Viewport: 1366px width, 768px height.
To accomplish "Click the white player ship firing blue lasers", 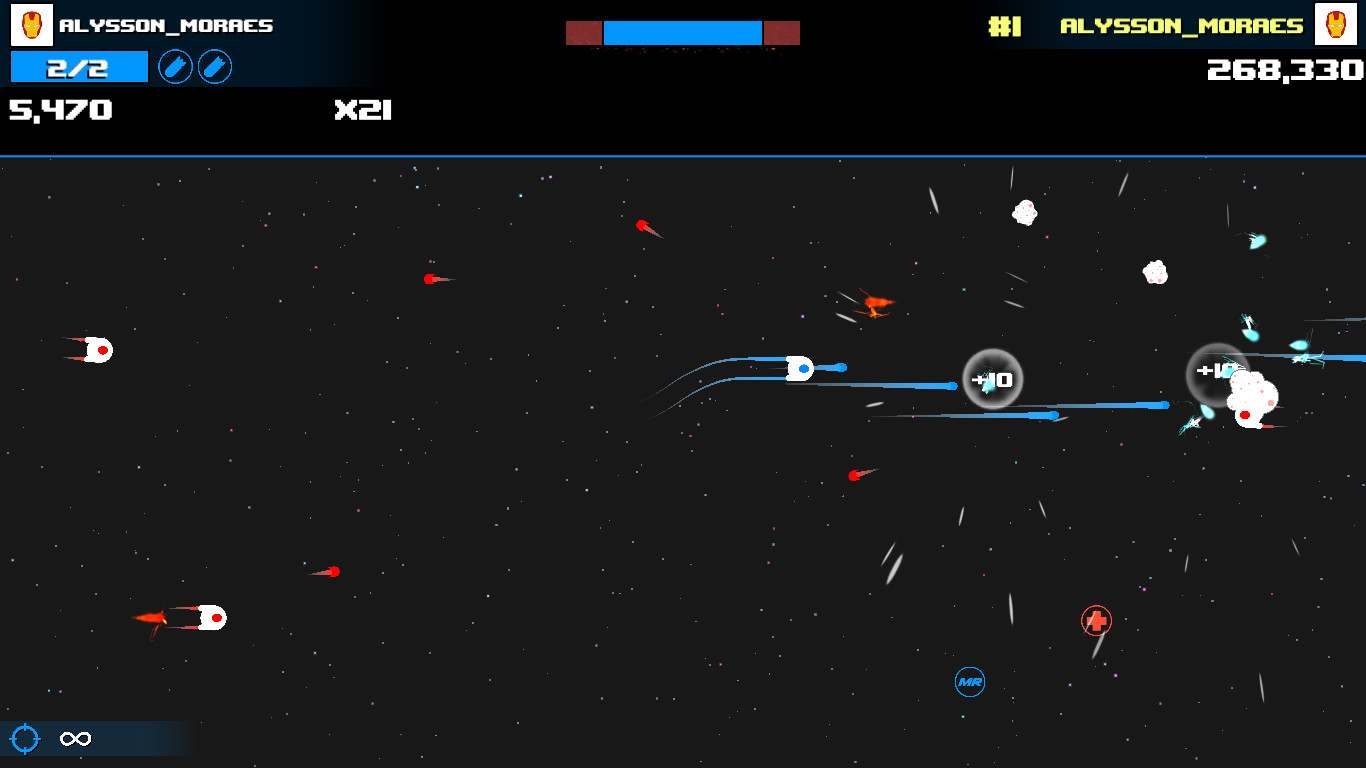I will [800, 369].
